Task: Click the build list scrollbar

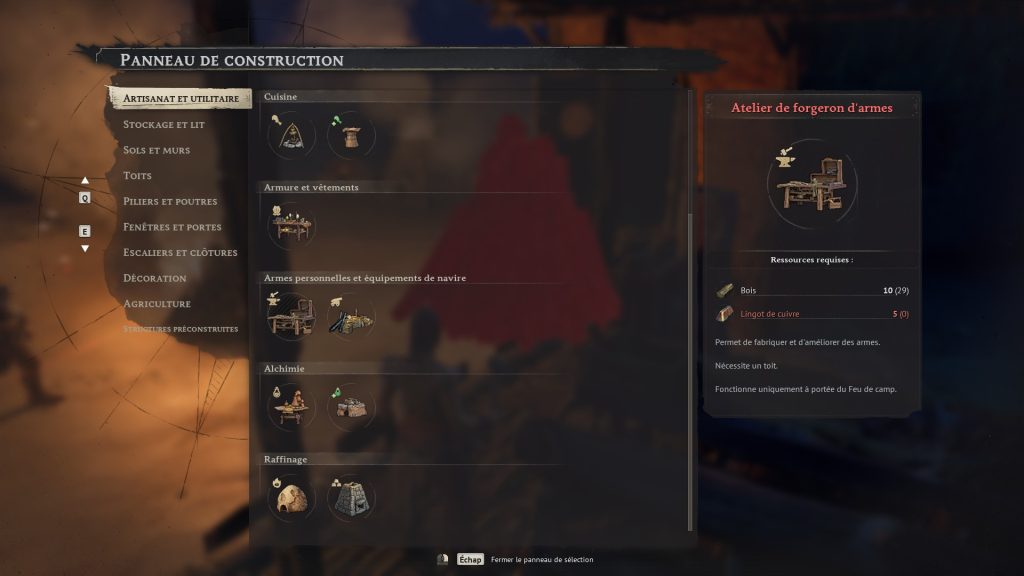Action: point(690,370)
